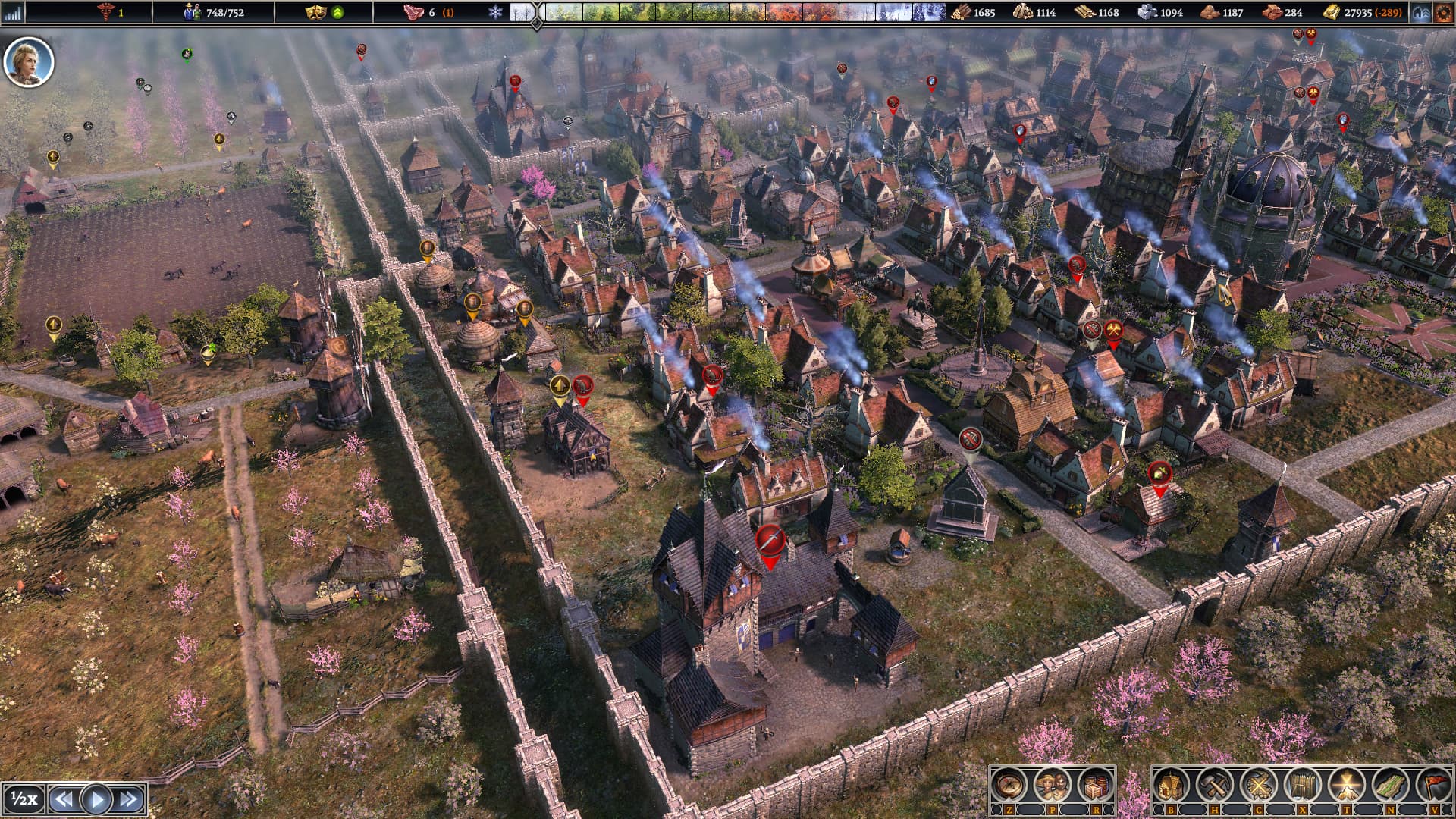The width and height of the screenshot is (1456, 819).
Task: Click the theater masks happiness indicator
Action: [314, 12]
